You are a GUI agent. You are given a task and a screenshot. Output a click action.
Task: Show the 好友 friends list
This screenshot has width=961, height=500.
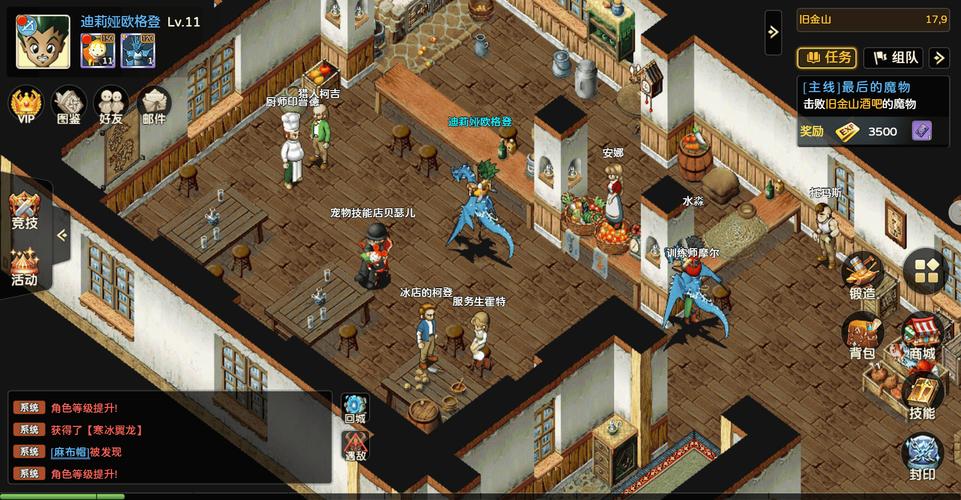pyautogui.click(x=111, y=105)
